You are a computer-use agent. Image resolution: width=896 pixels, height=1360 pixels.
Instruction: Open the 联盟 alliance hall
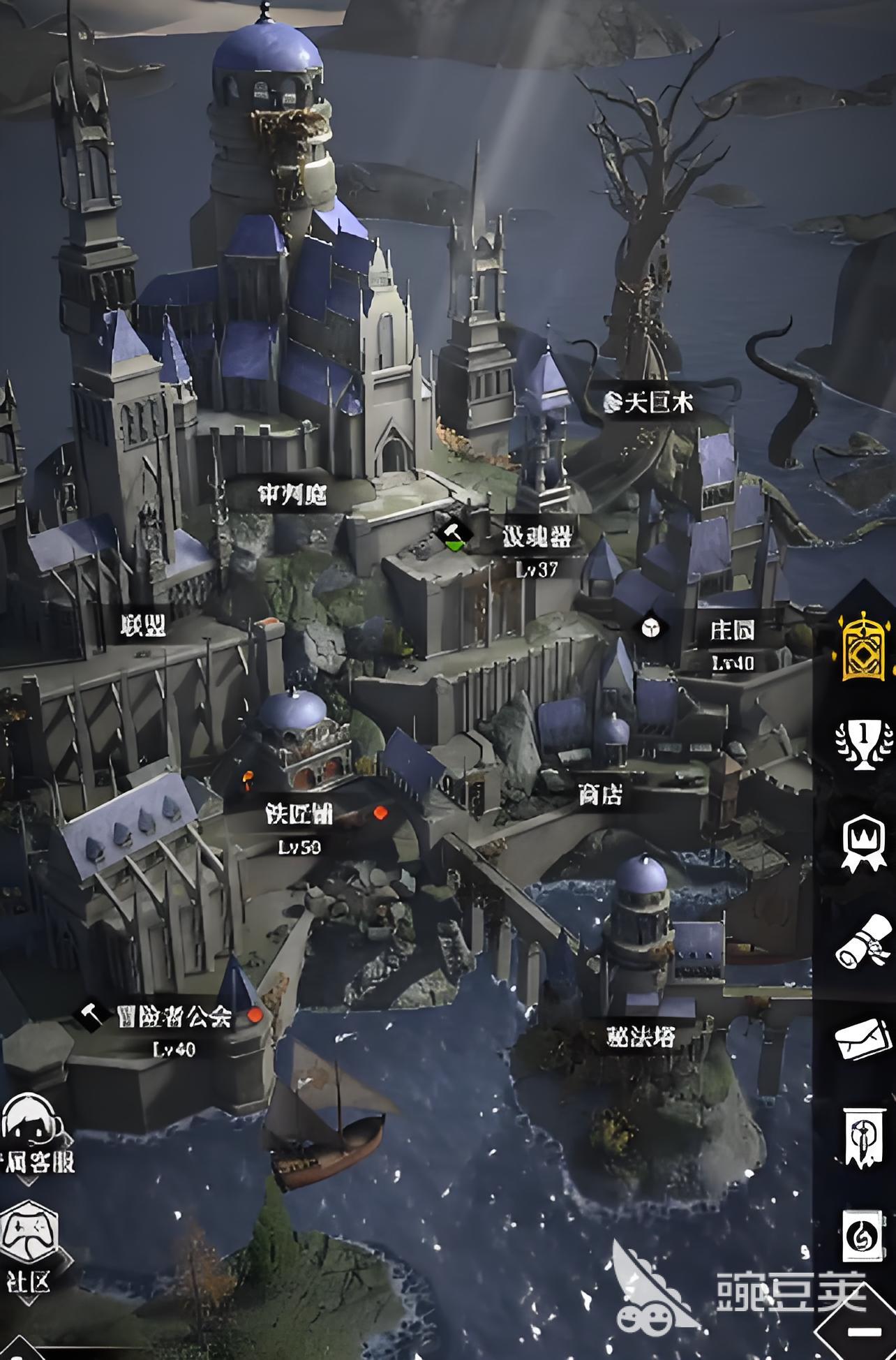tap(142, 626)
